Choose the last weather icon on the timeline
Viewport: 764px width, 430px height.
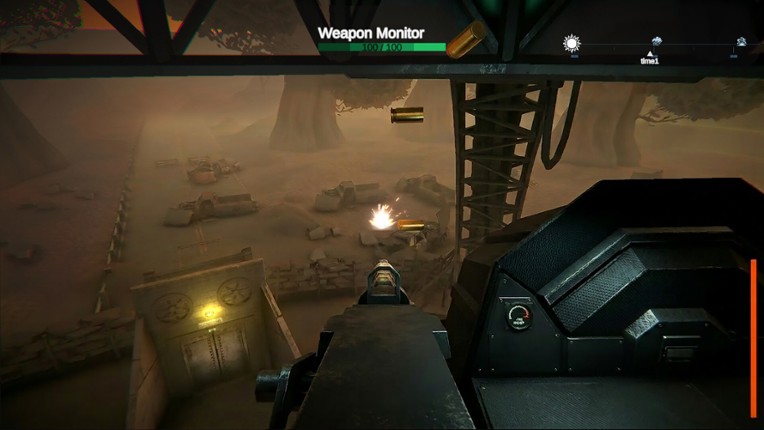tap(741, 42)
